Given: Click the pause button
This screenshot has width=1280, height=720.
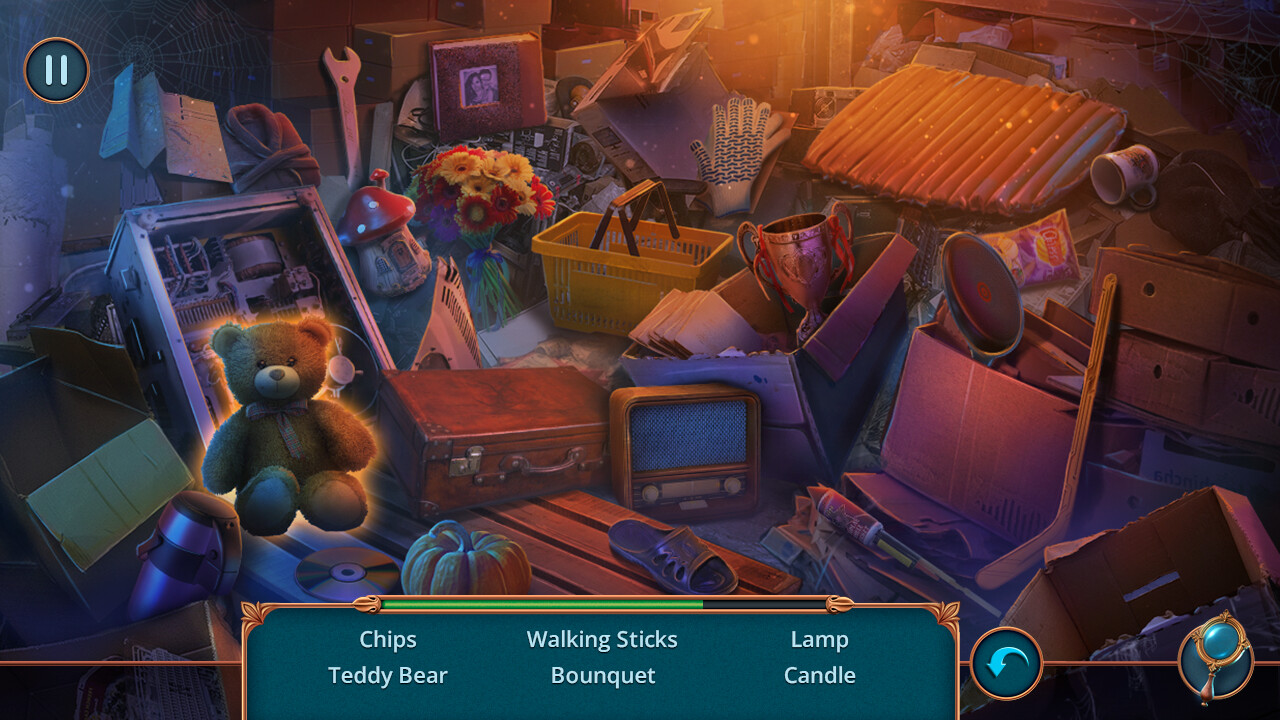Looking at the screenshot, I should click(x=57, y=70).
